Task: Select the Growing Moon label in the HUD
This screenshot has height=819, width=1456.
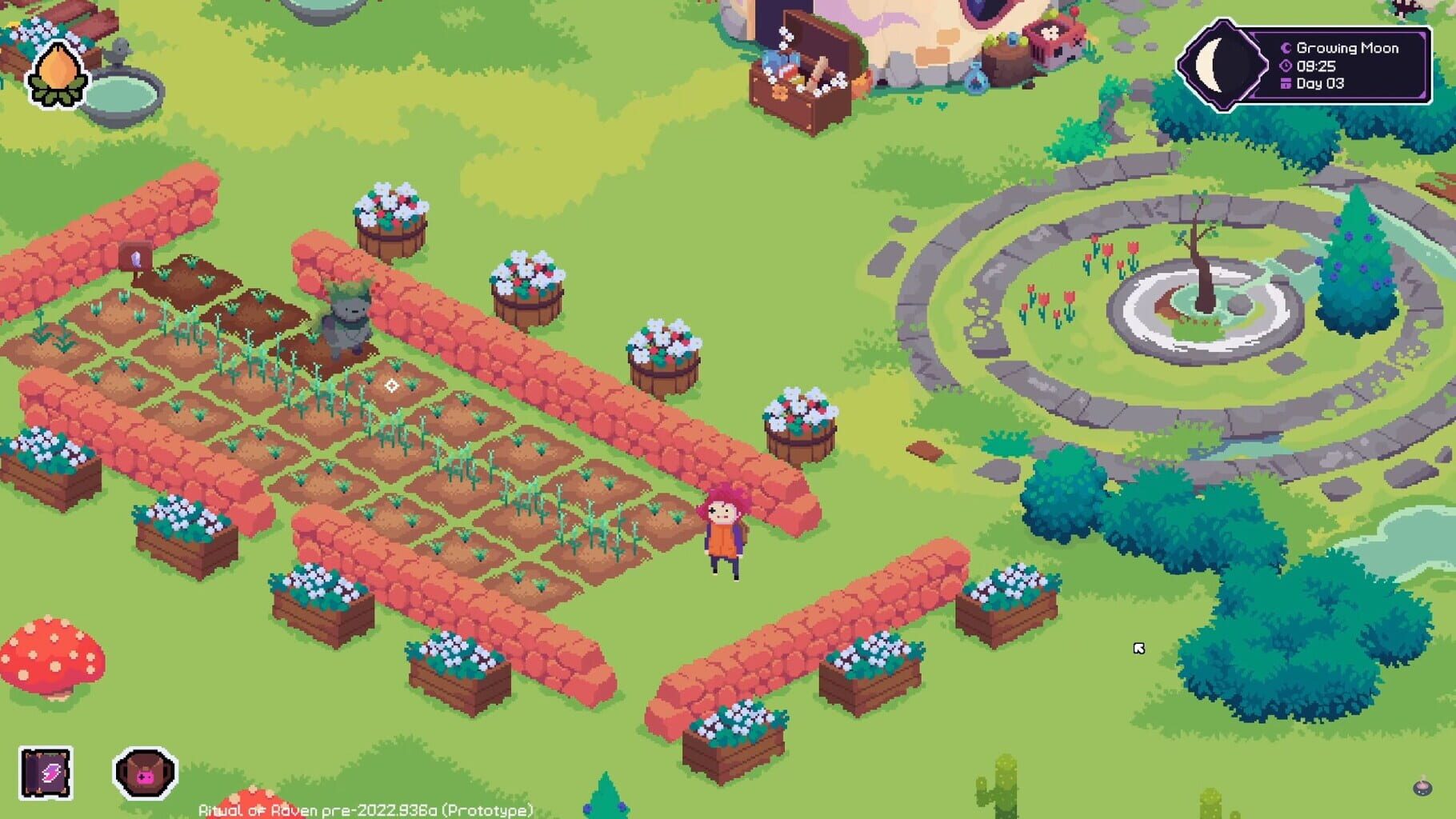Action: tap(1348, 48)
